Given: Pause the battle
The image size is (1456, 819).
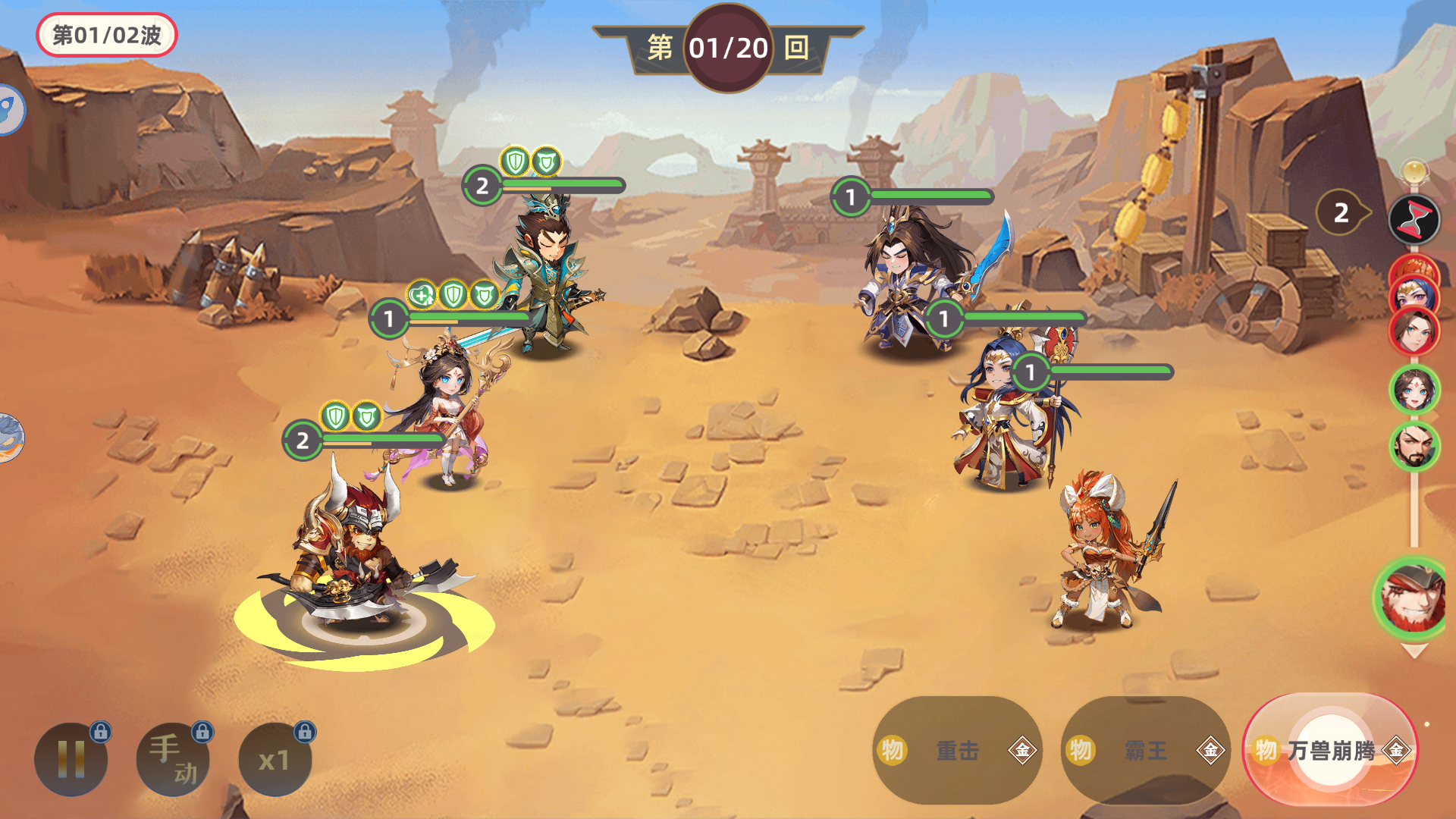Looking at the screenshot, I should (x=71, y=759).
